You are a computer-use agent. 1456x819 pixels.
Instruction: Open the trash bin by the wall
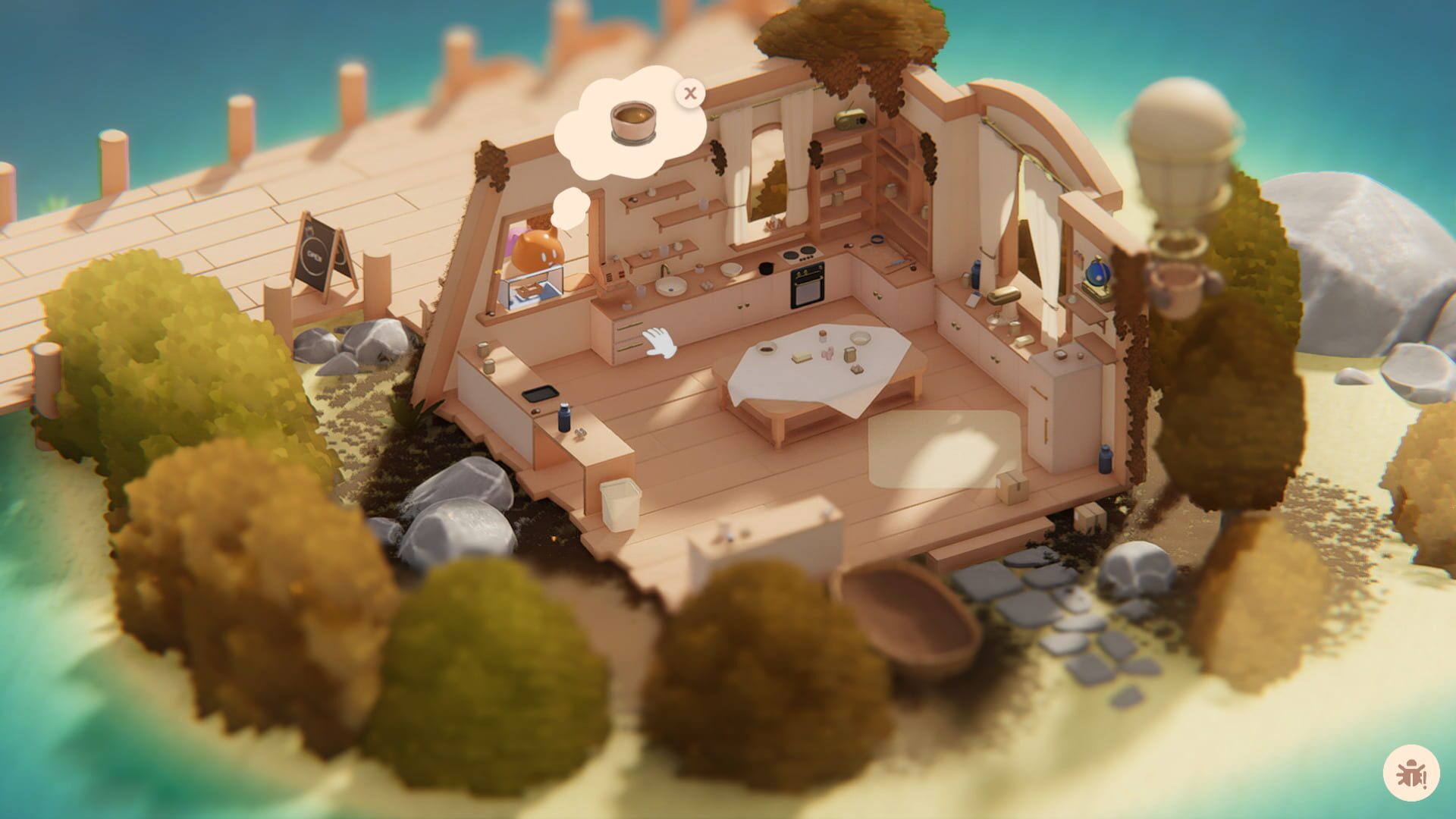(622, 502)
